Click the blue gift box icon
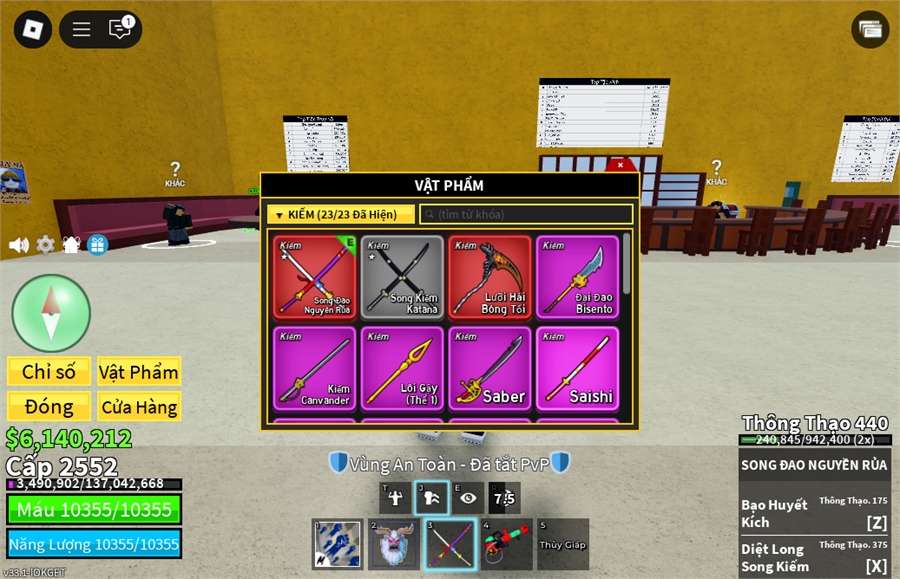This screenshot has width=900, height=579. (x=97, y=245)
